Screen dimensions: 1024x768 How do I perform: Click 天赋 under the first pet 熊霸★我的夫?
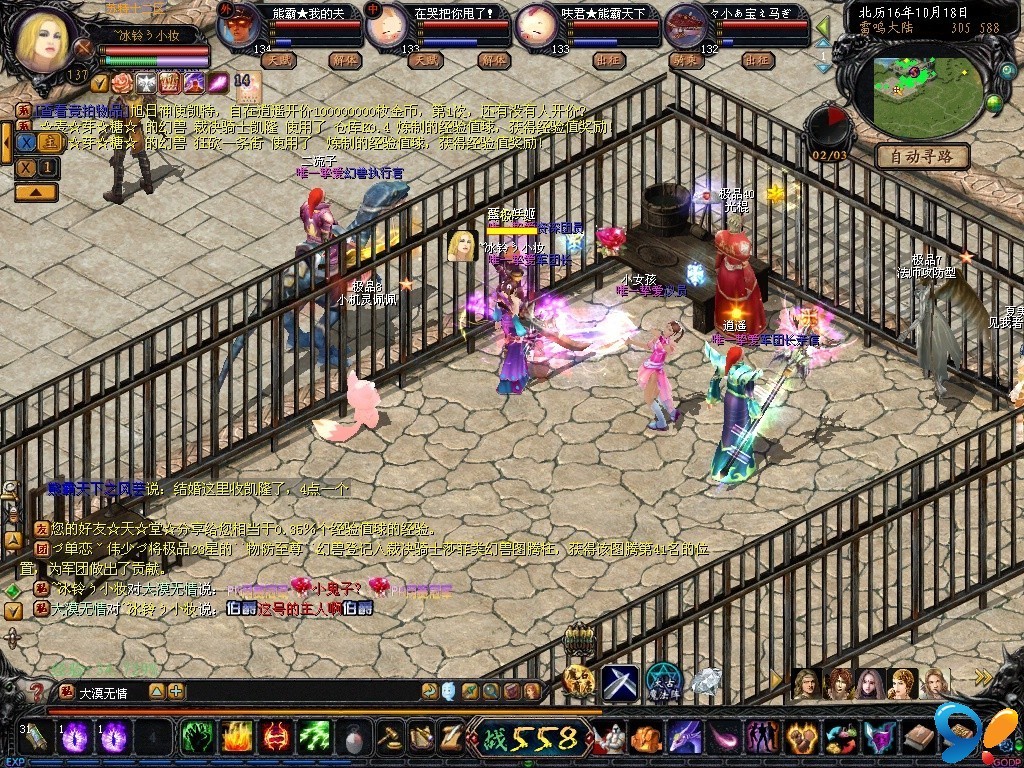click(279, 60)
